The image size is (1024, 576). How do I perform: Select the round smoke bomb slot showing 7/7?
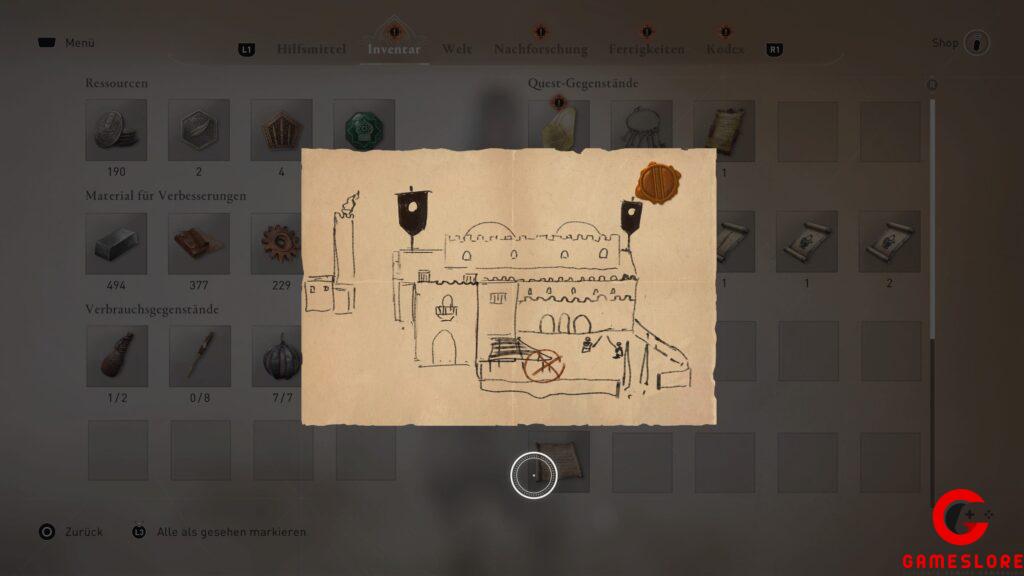(x=280, y=356)
